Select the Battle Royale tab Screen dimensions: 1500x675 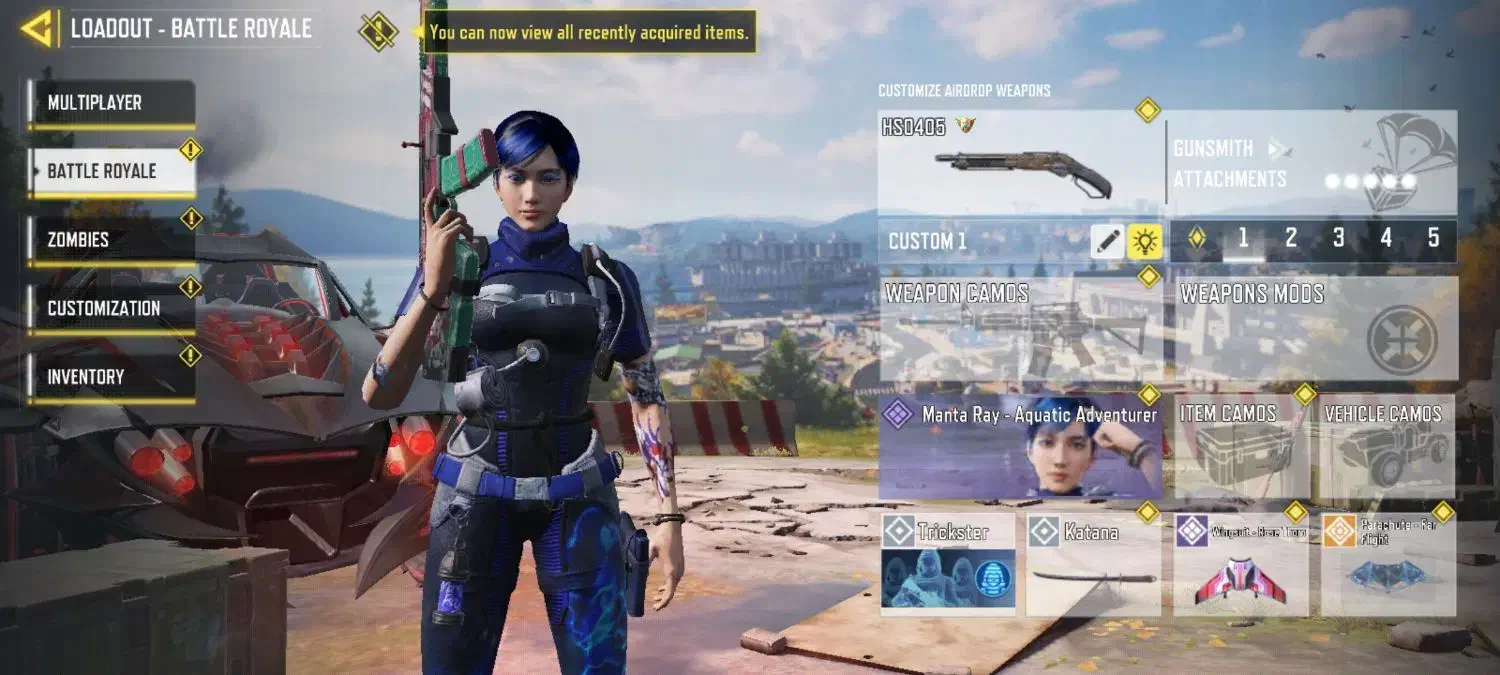pos(111,171)
